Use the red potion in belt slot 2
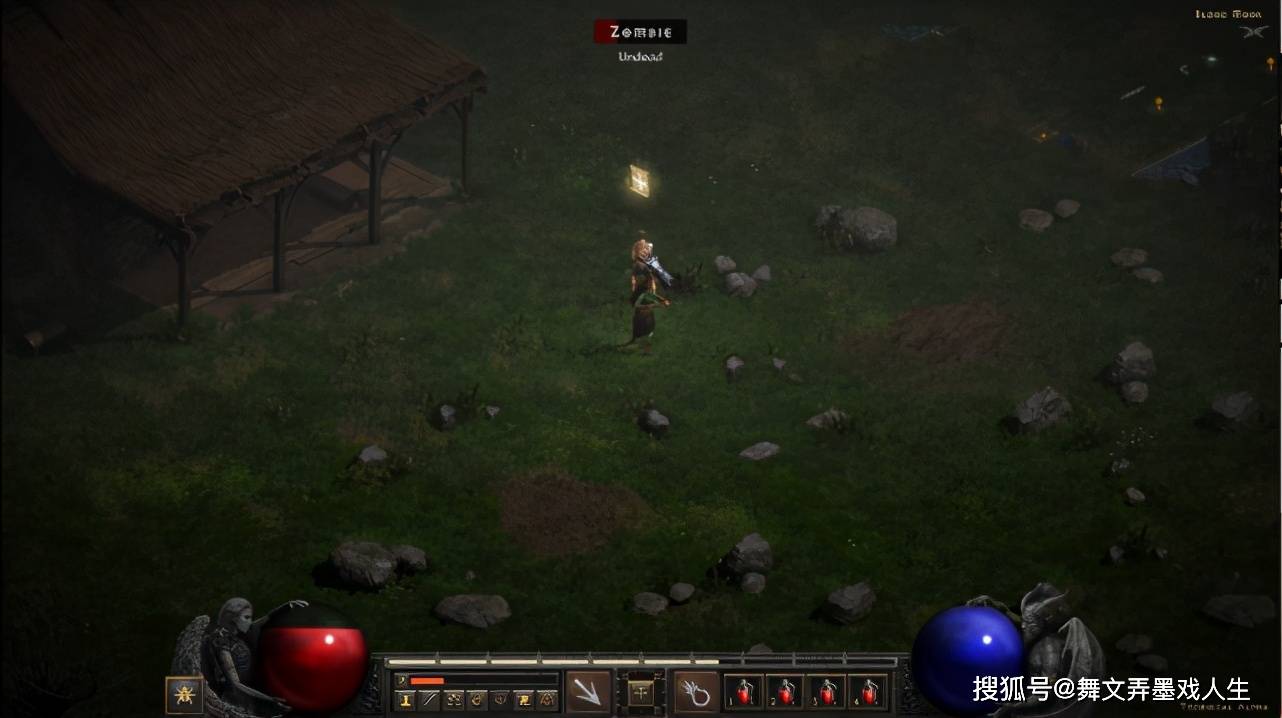Viewport: 1282px width, 718px height. pyautogui.click(x=785, y=691)
